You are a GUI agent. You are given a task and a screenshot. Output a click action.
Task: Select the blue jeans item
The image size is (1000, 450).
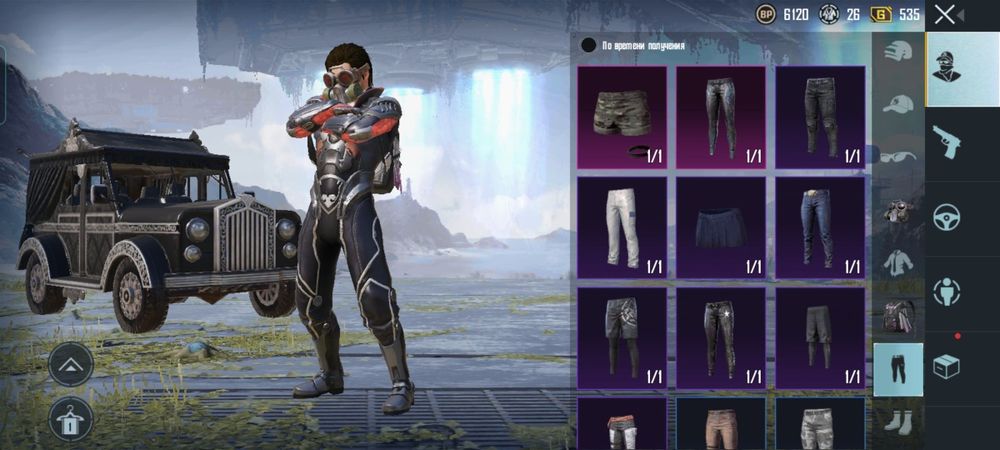tap(819, 227)
